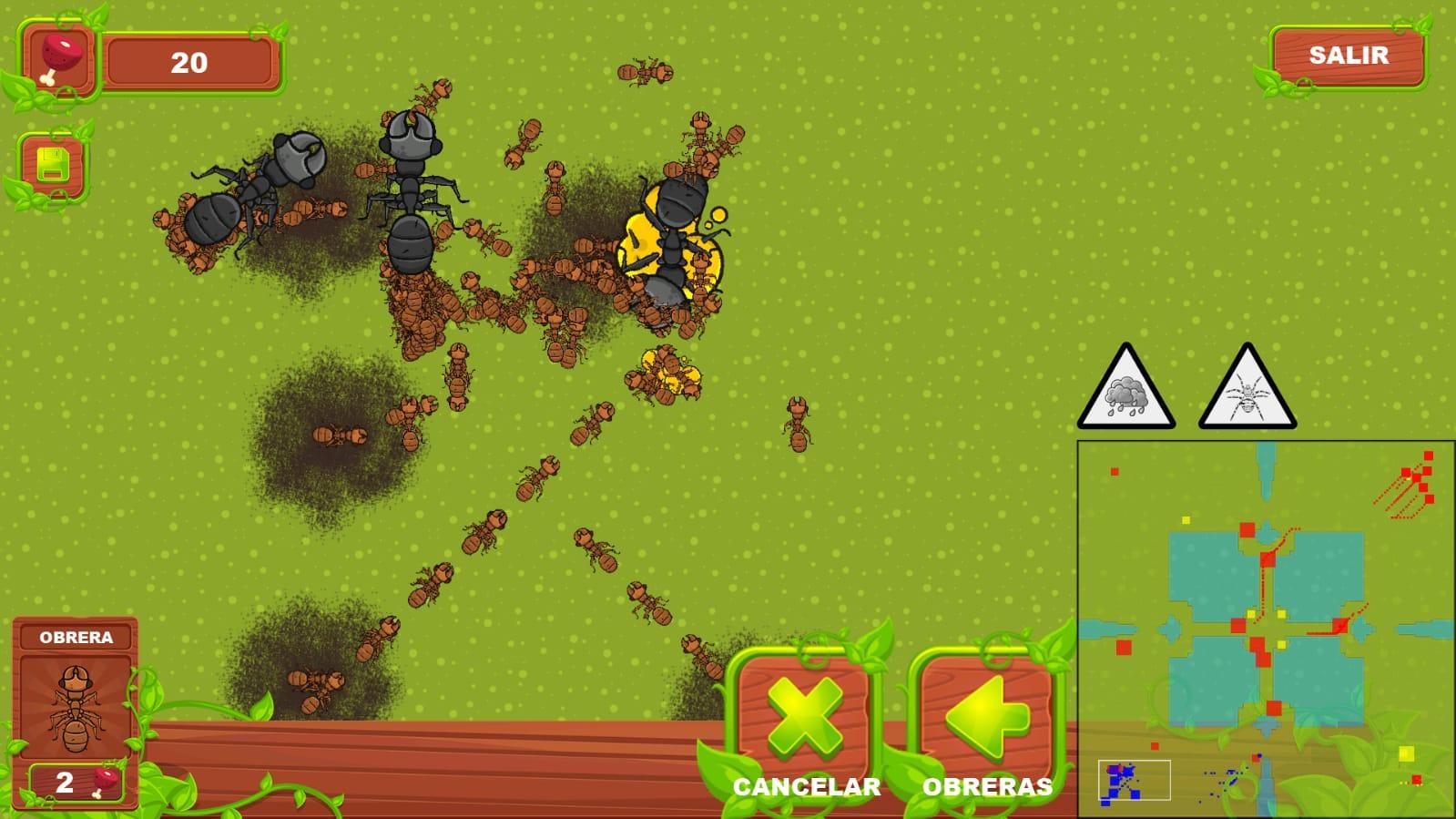Select the worker ant portrait on the Obrera card
The height and width of the screenshot is (819, 1456).
pyautogui.click(x=76, y=706)
